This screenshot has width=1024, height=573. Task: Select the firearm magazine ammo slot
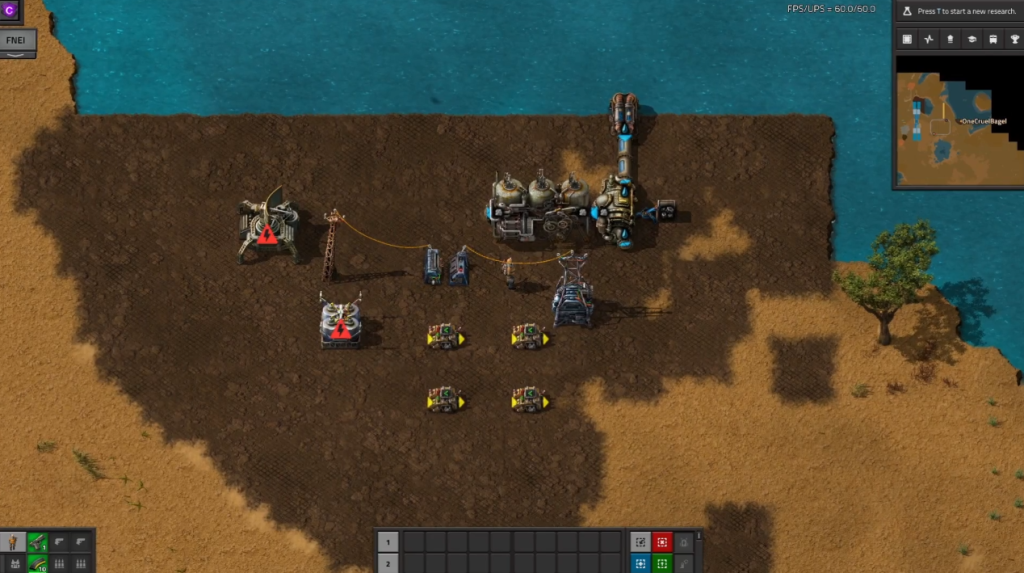(38, 564)
